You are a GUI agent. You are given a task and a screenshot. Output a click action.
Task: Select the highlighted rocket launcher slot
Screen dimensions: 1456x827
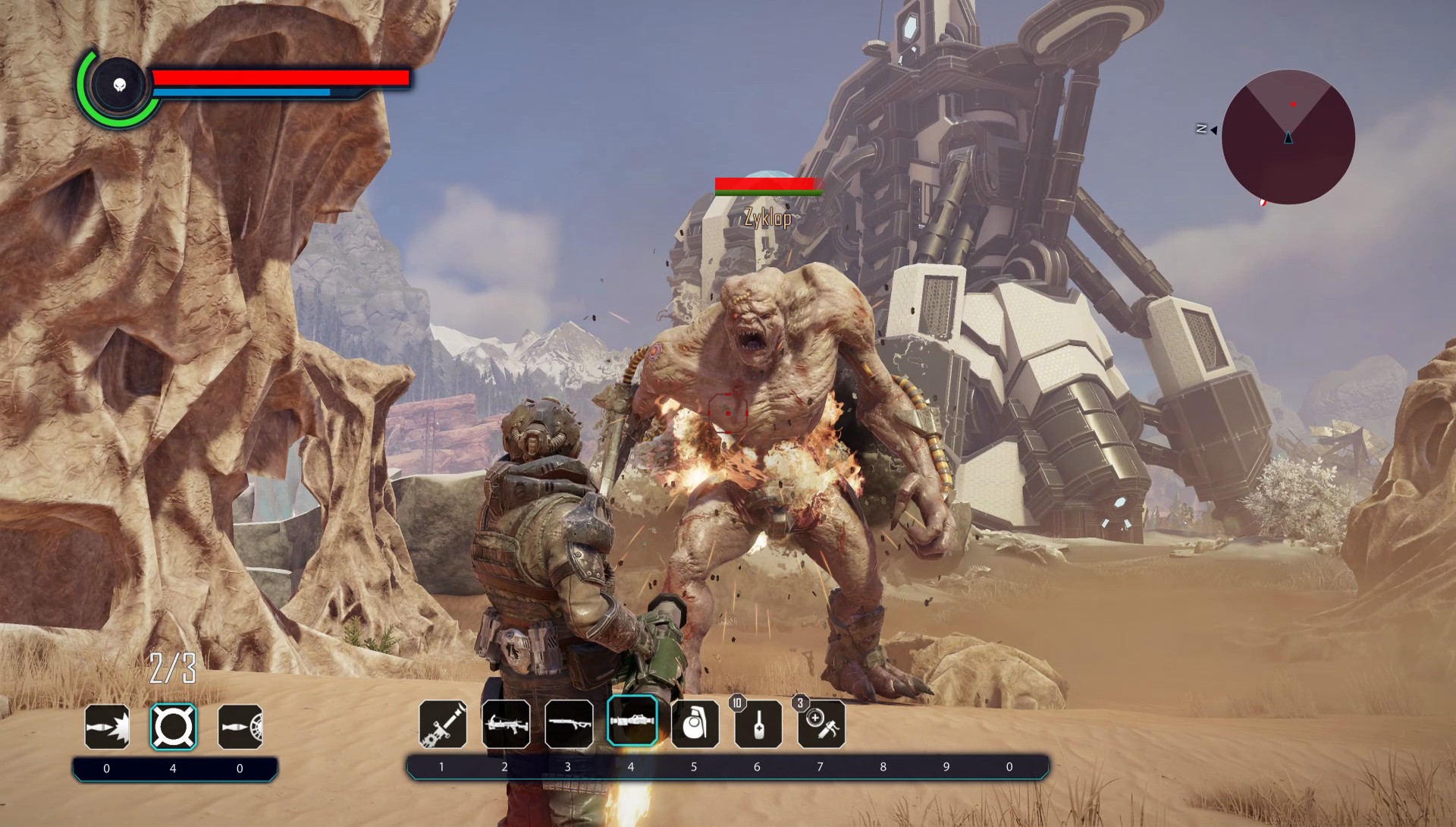tap(632, 721)
